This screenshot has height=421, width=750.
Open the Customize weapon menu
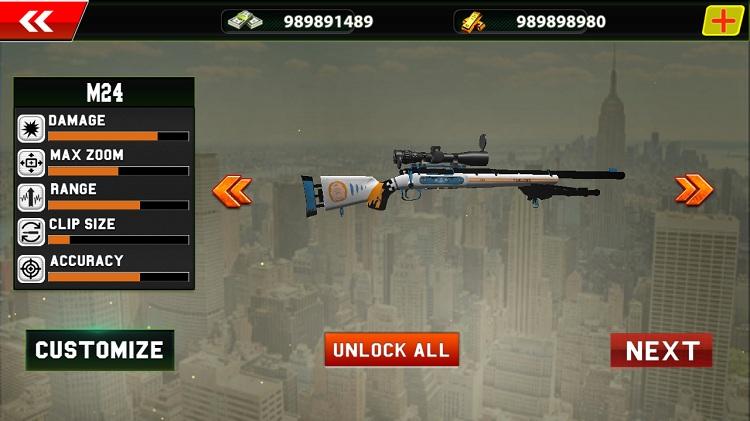pos(99,350)
